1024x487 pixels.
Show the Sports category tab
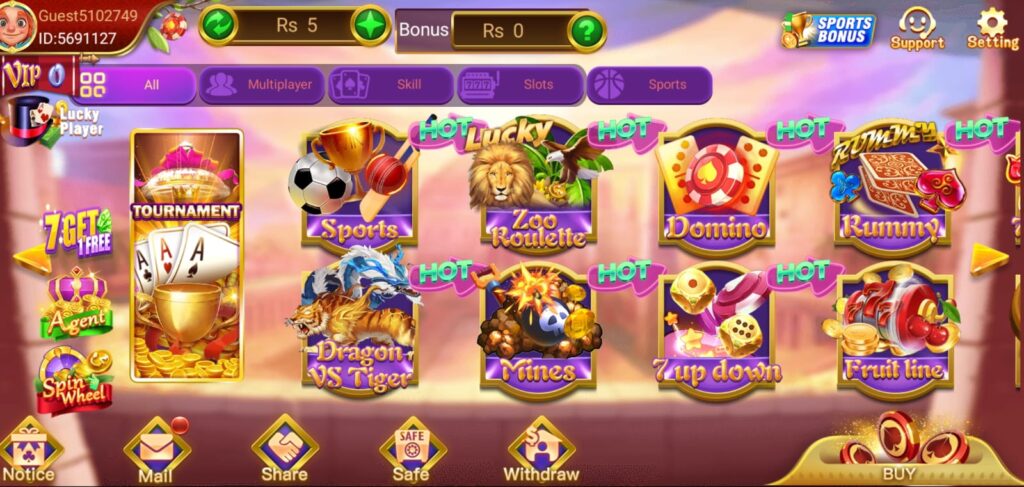point(650,85)
